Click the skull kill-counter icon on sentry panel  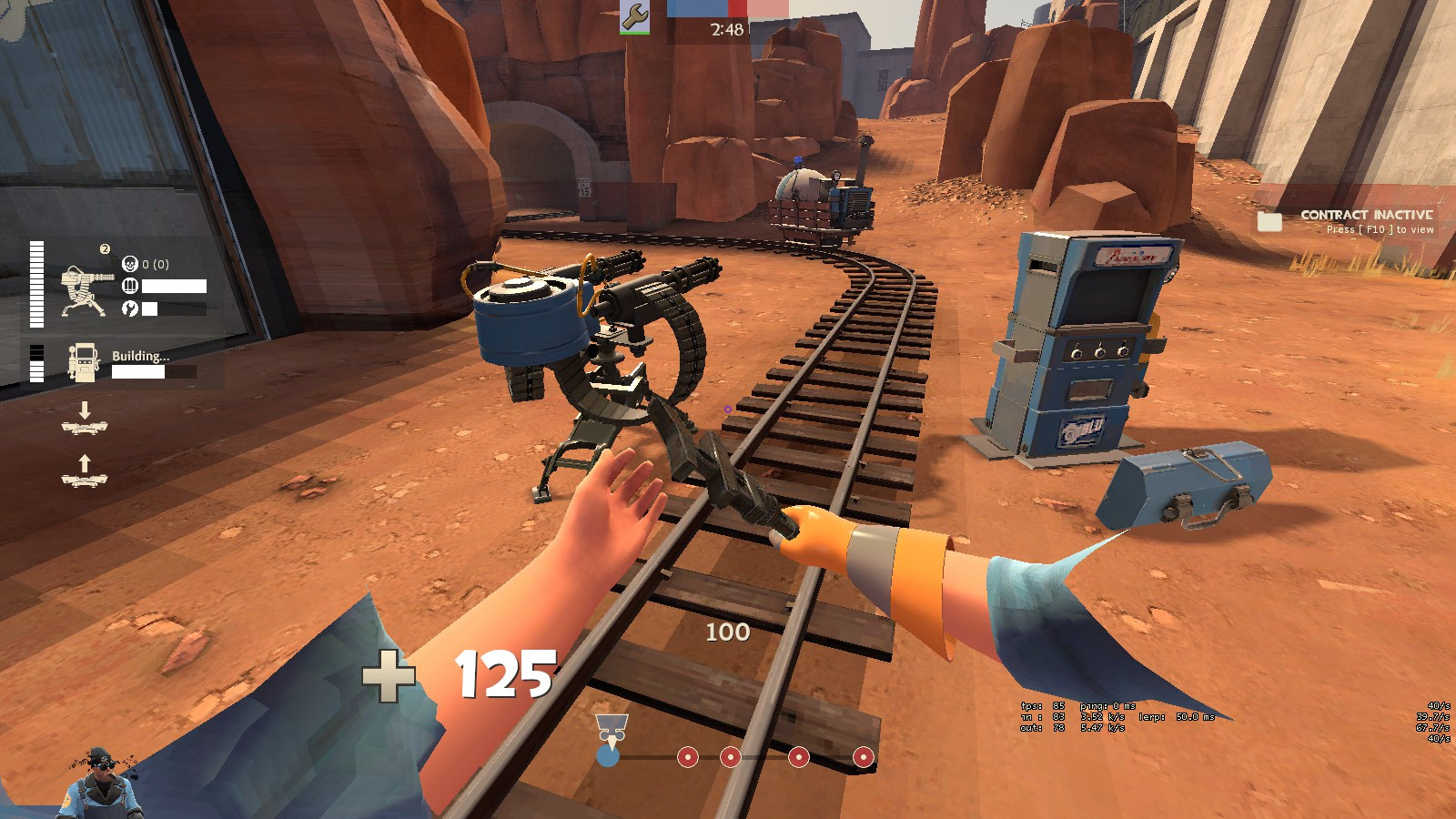pos(129,262)
